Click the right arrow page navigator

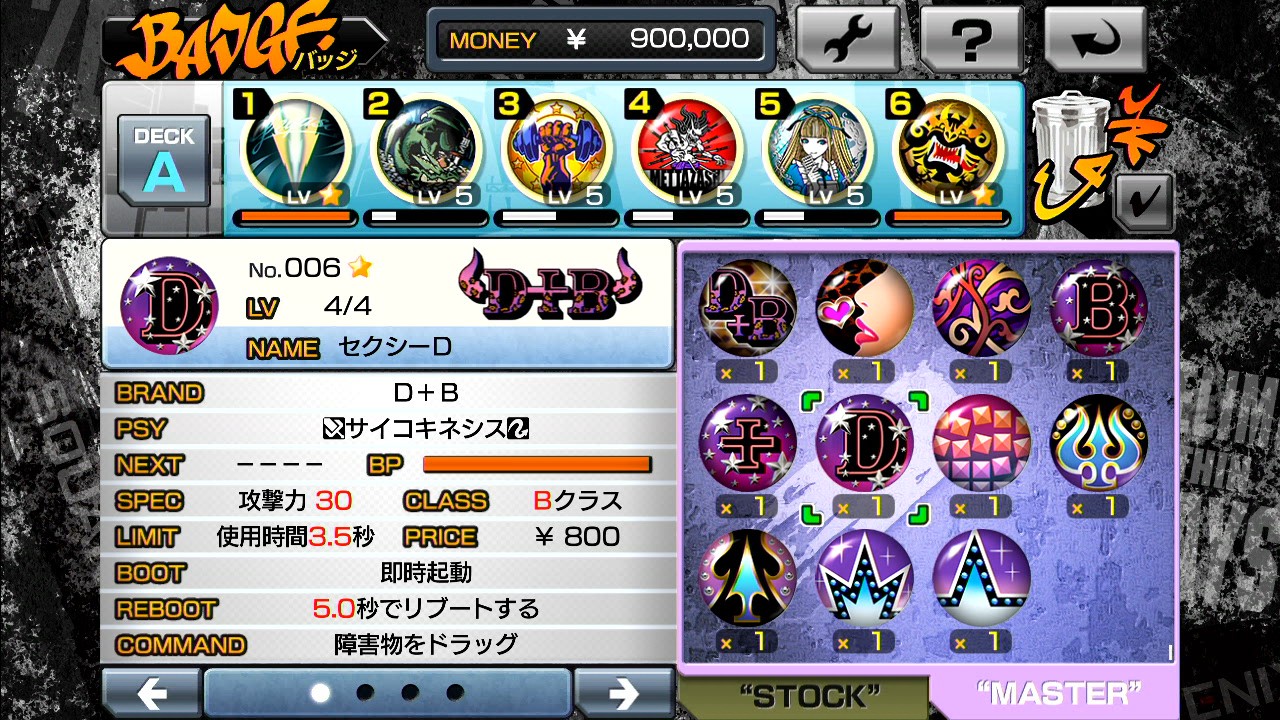(x=626, y=691)
